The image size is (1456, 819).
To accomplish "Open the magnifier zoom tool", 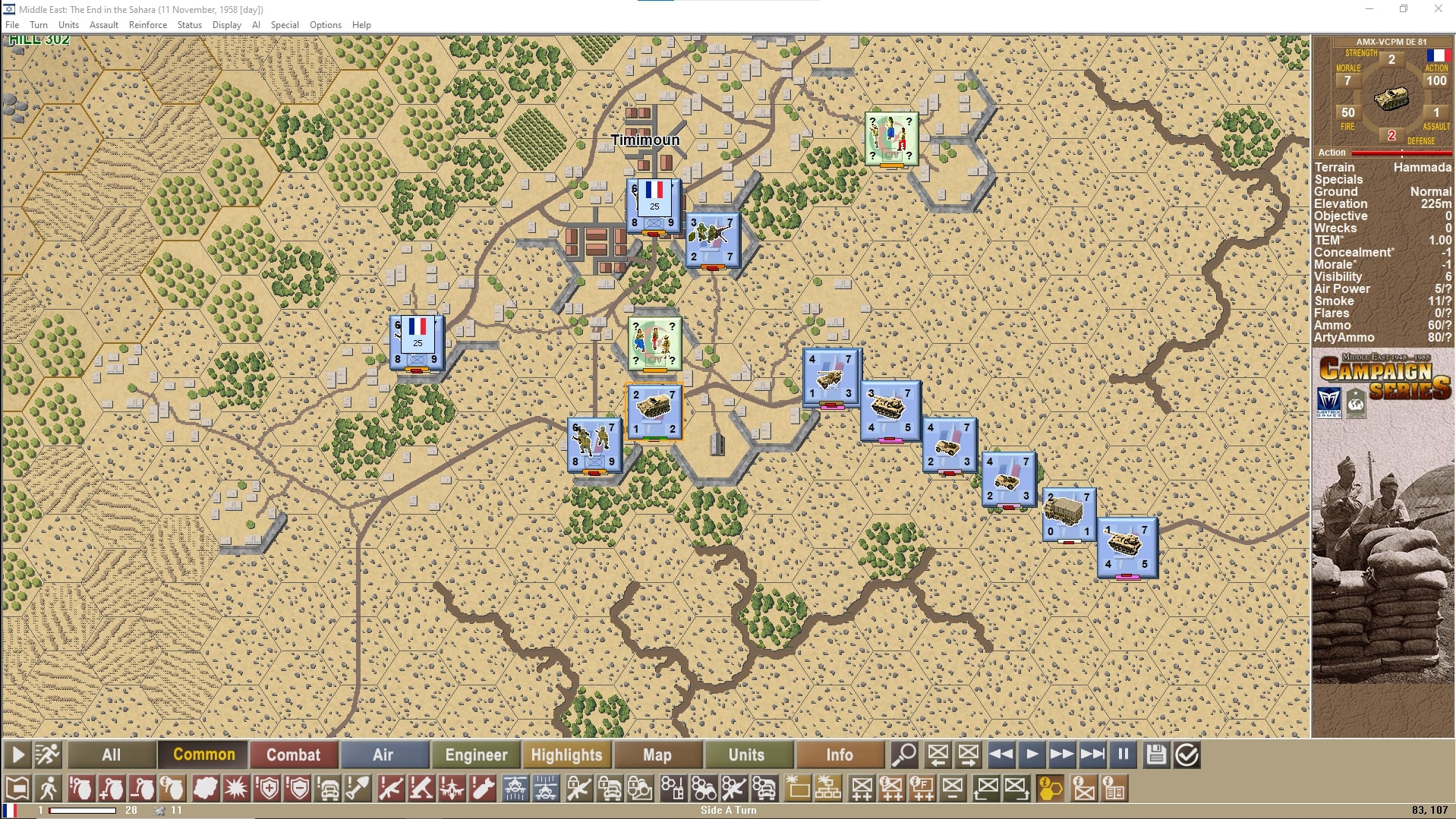I will click(905, 755).
